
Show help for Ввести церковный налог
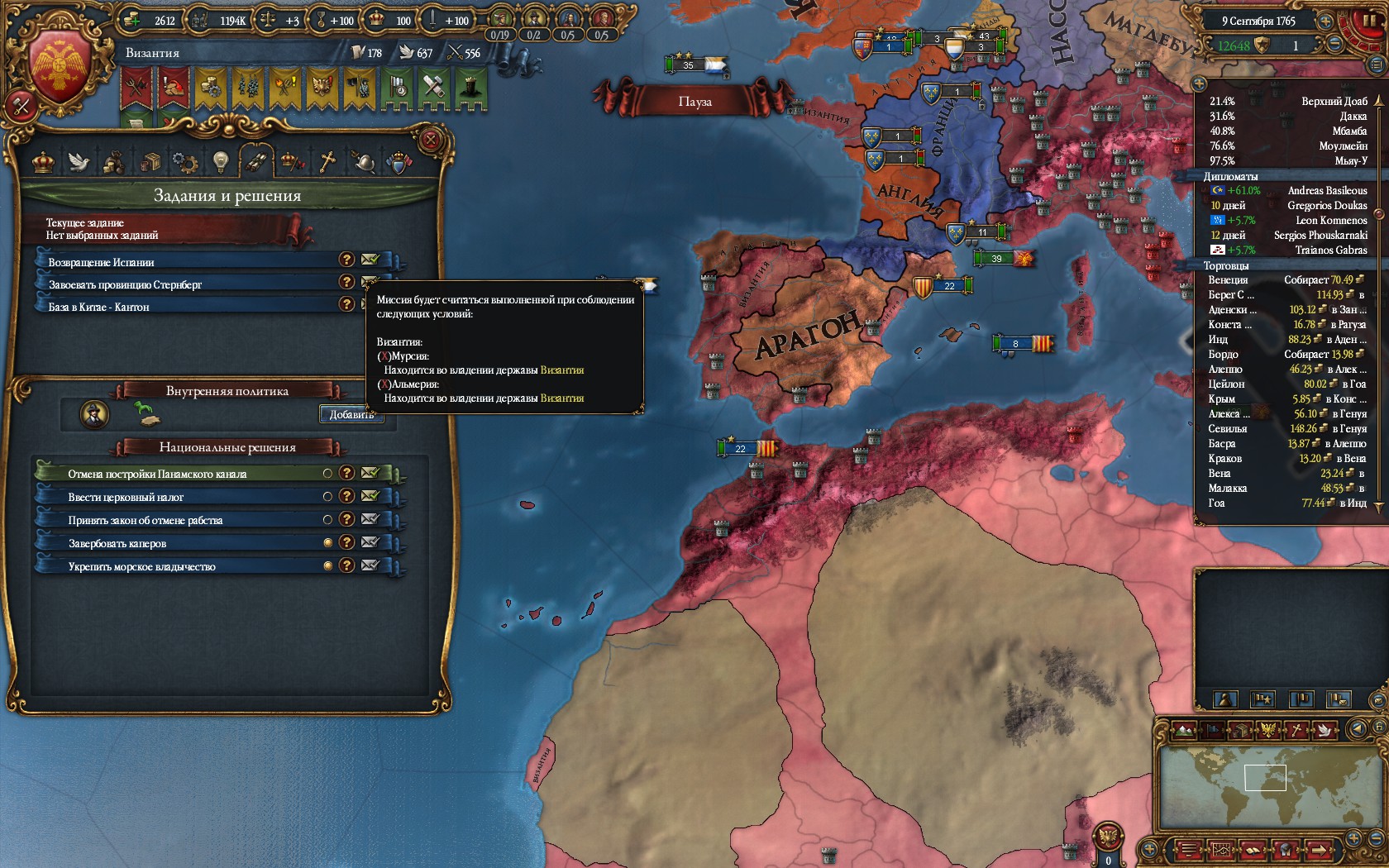(x=347, y=496)
